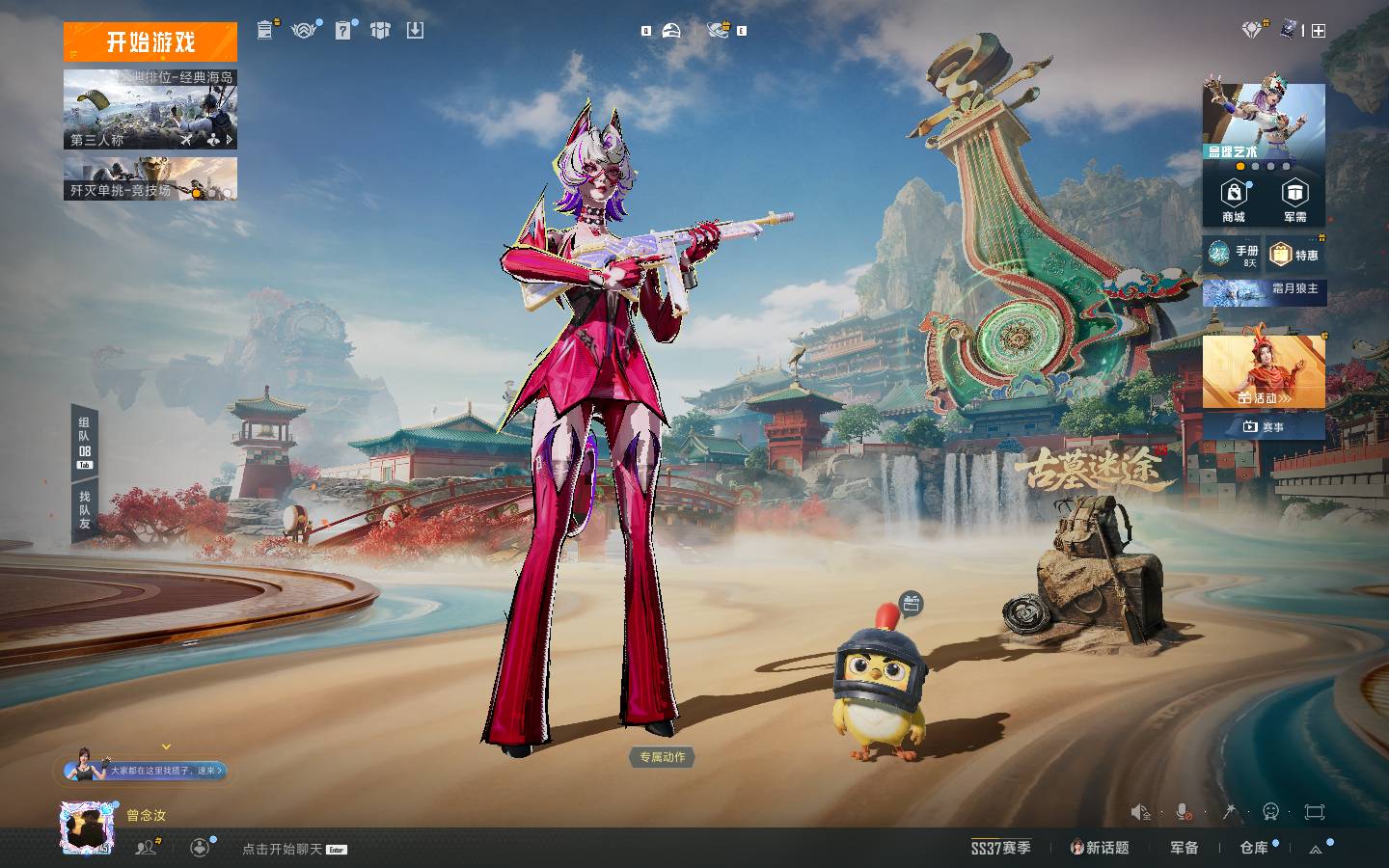1389x868 pixels.
Task: Open the 经典海岛 ranked mode selector
Action: (150, 109)
